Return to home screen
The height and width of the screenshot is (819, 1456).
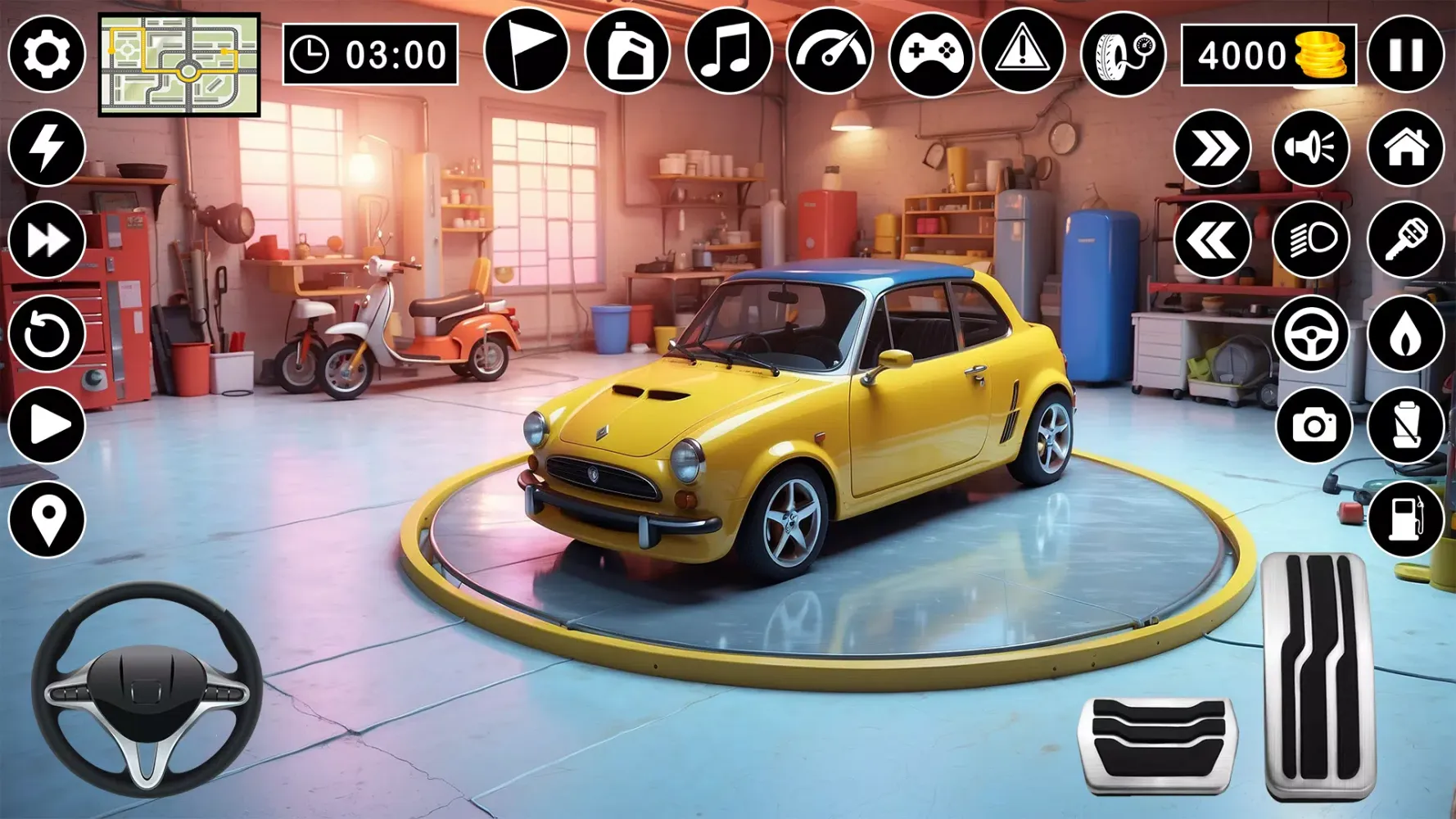pos(1406,147)
